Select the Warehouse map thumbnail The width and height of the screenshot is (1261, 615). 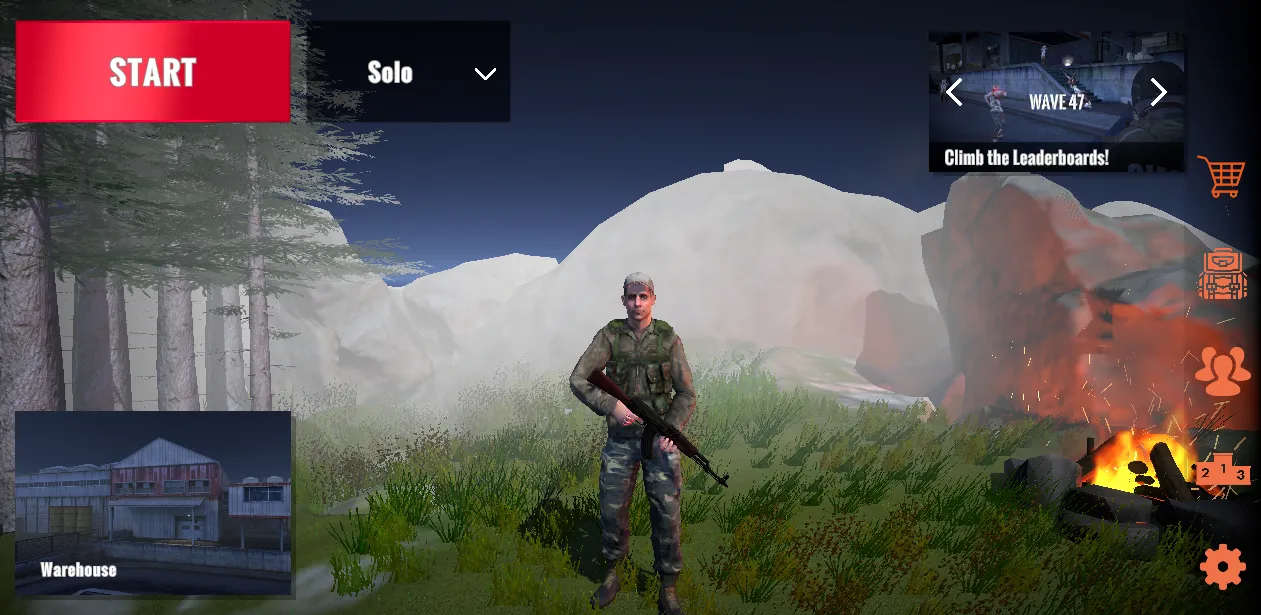coord(153,504)
